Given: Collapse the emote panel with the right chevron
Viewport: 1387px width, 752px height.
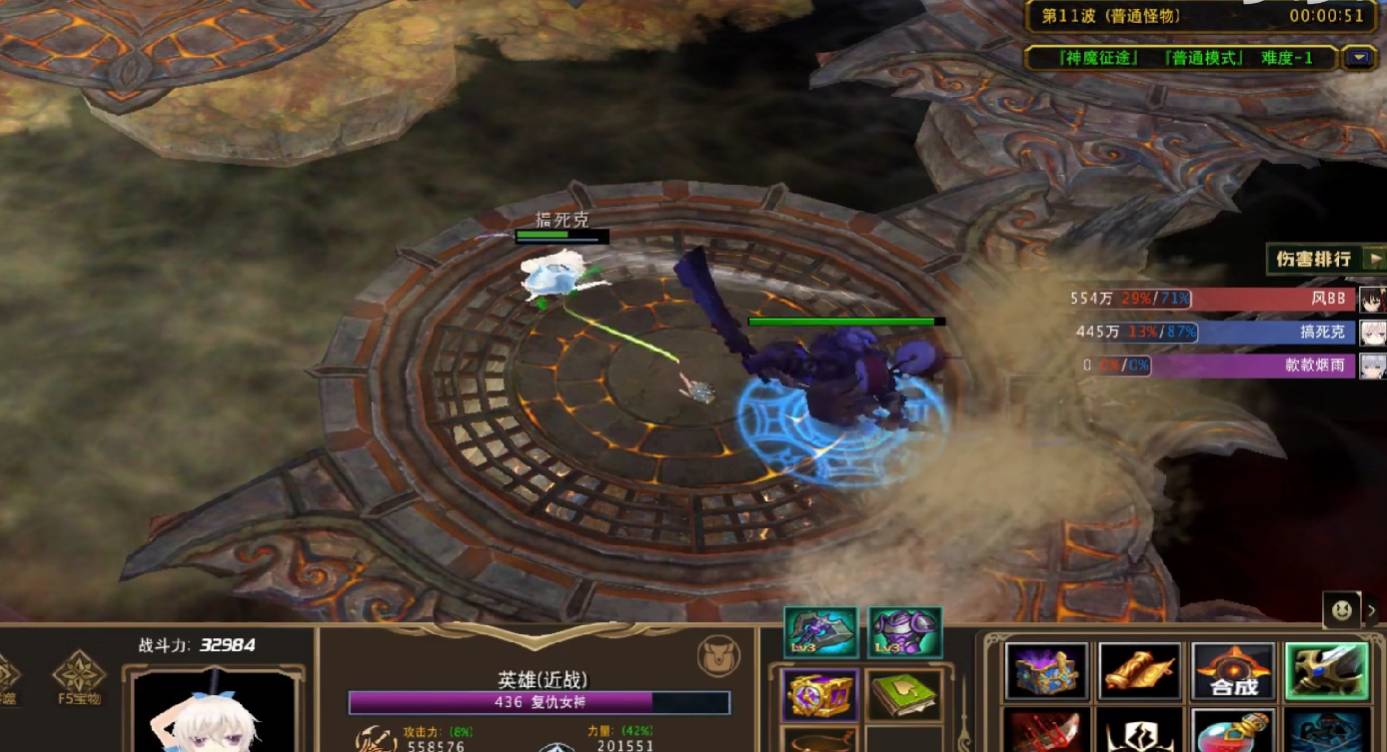Looking at the screenshot, I should [x=1374, y=608].
